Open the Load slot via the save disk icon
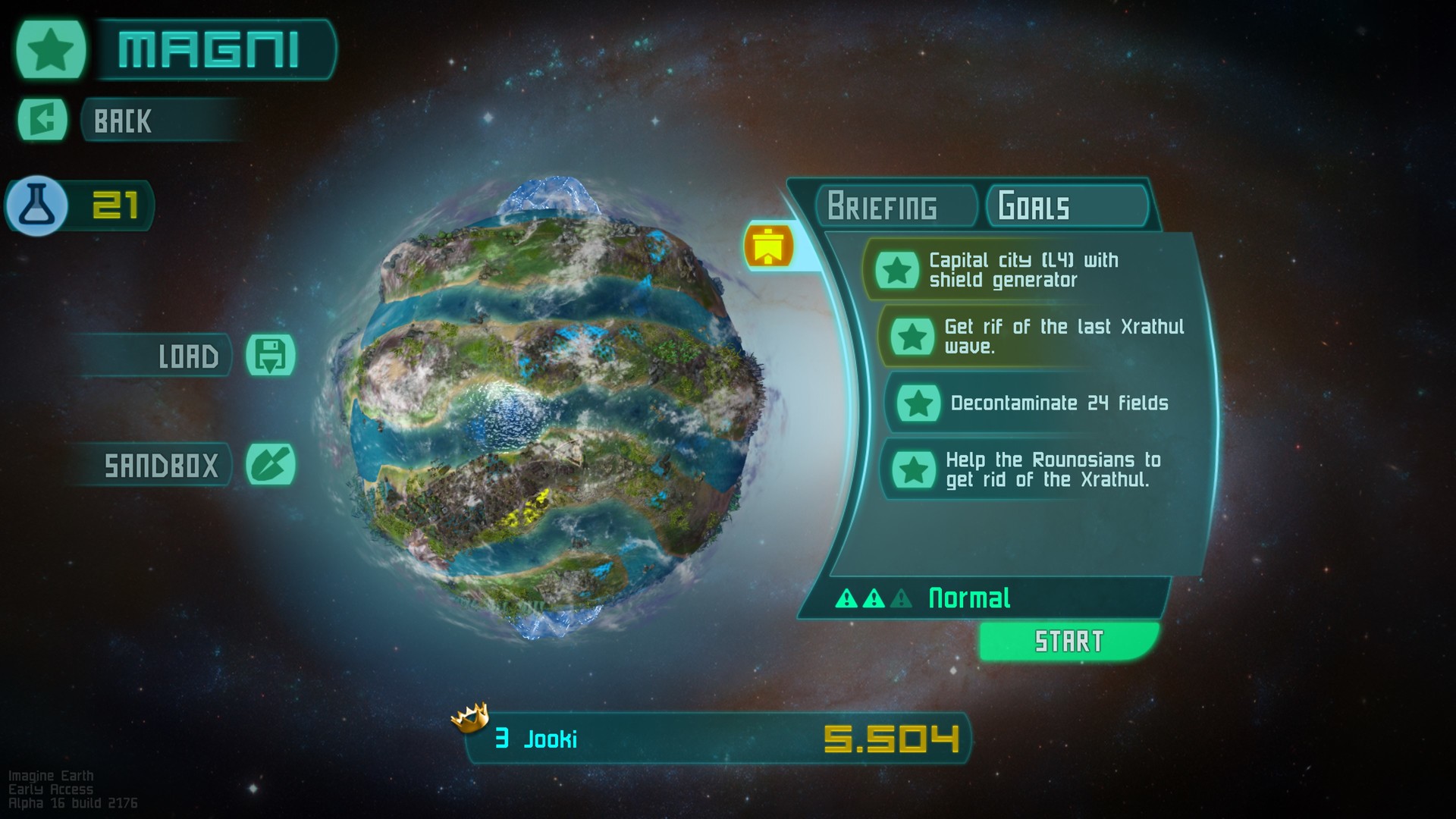Image resolution: width=1456 pixels, height=819 pixels. (x=273, y=355)
